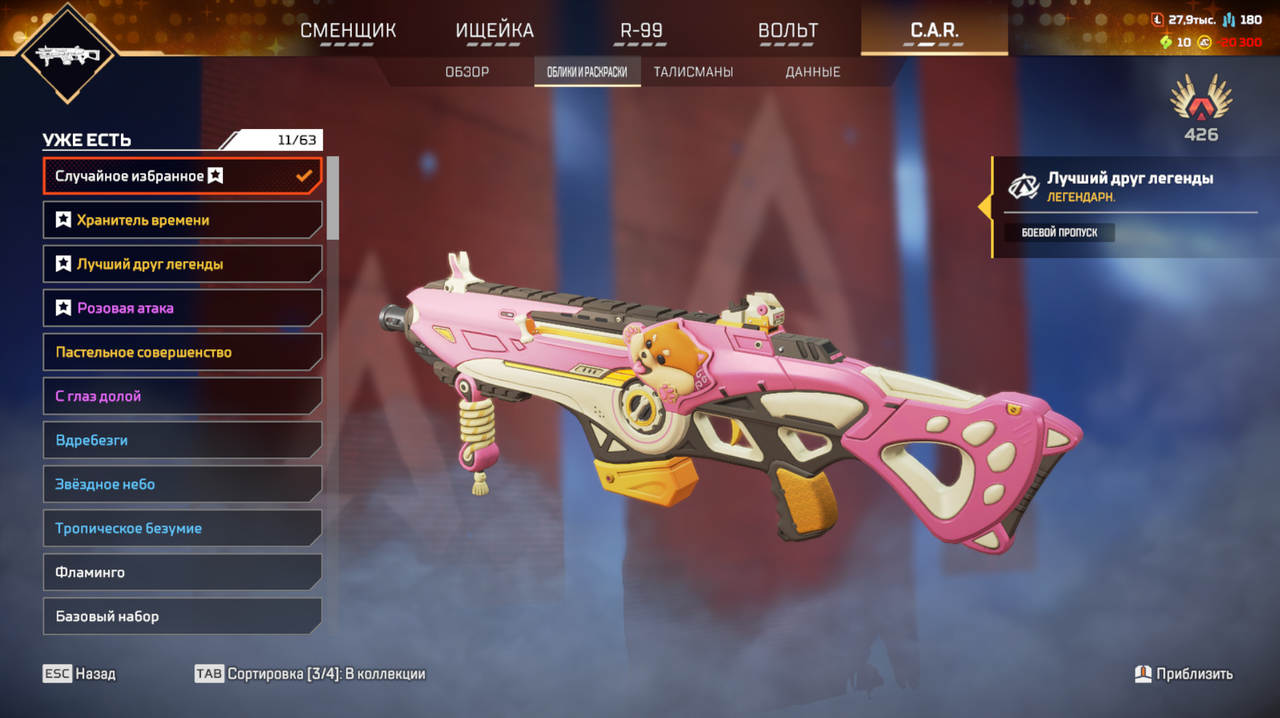Select the Розовая атака skin
This screenshot has height=718, width=1280.
(182, 308)
